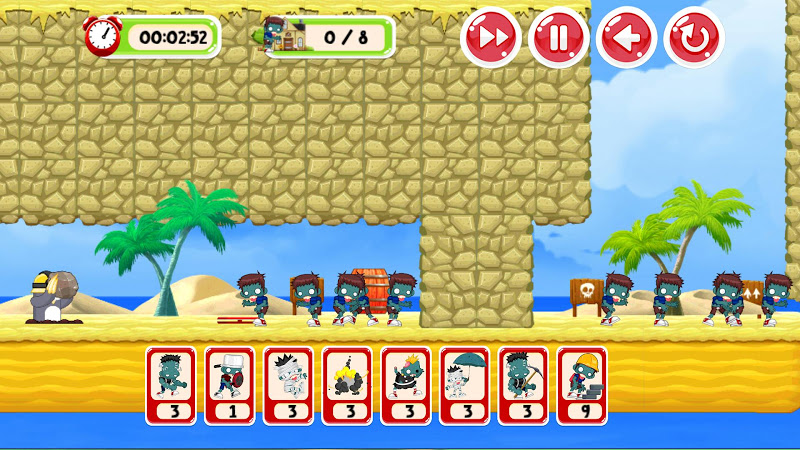The image size is (800, 450).
Task: Select the plain walking zombie card
Action: (x=171, y=385)
